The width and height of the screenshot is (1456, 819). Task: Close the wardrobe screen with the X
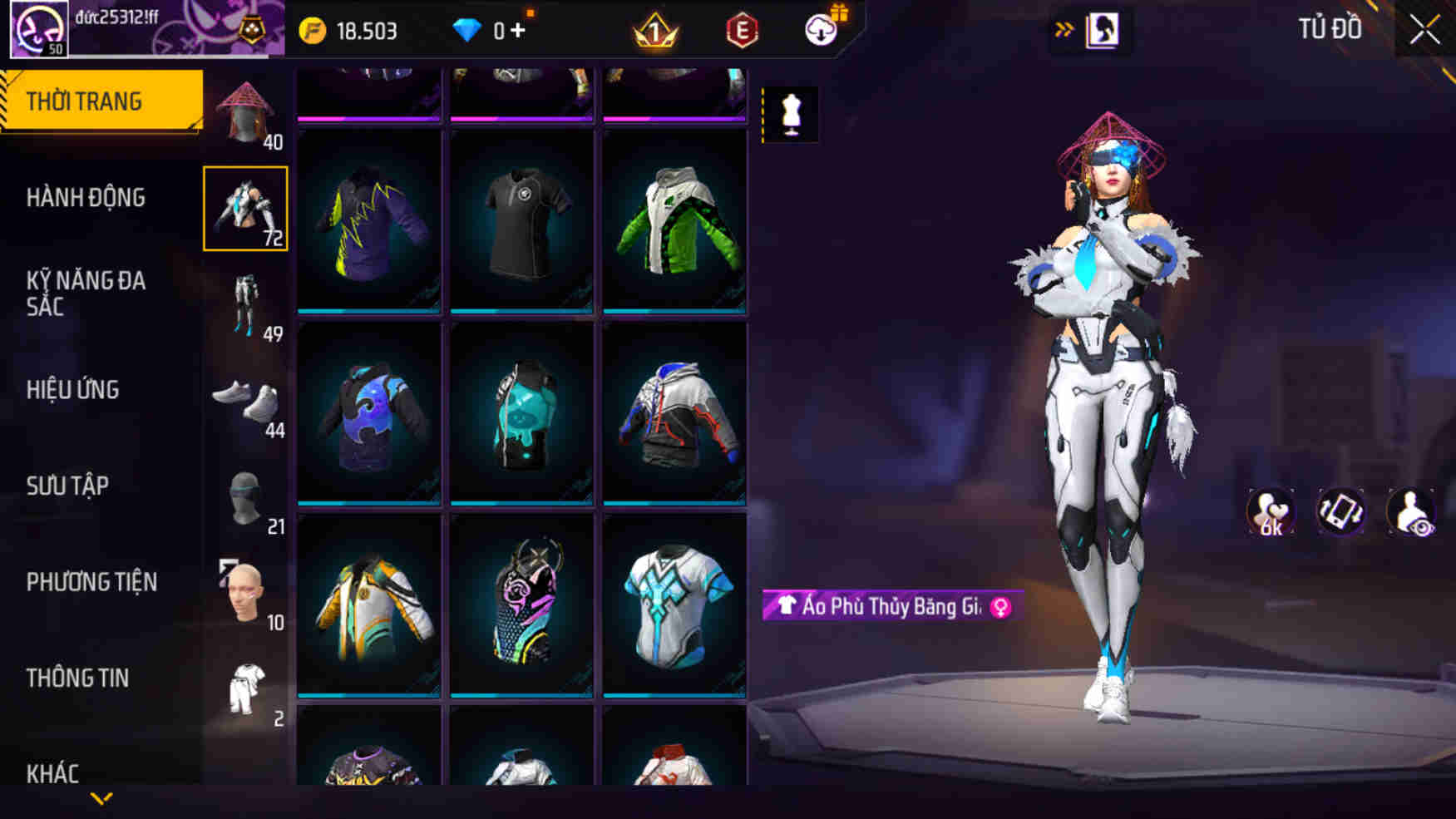[x=1424, y=31]
